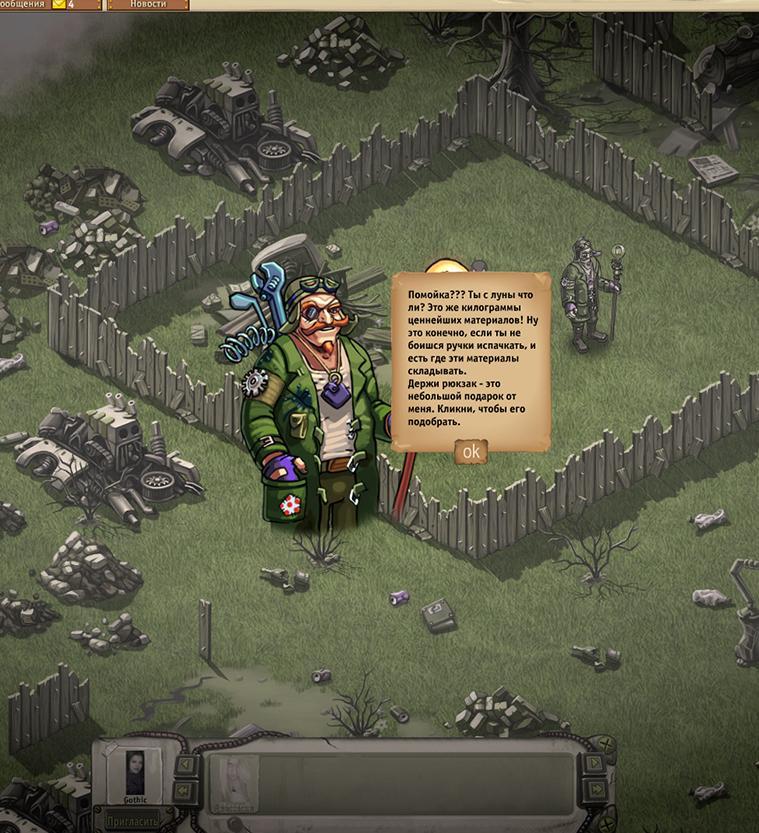Confirm the dialogue with the ok button

[470, 452]
